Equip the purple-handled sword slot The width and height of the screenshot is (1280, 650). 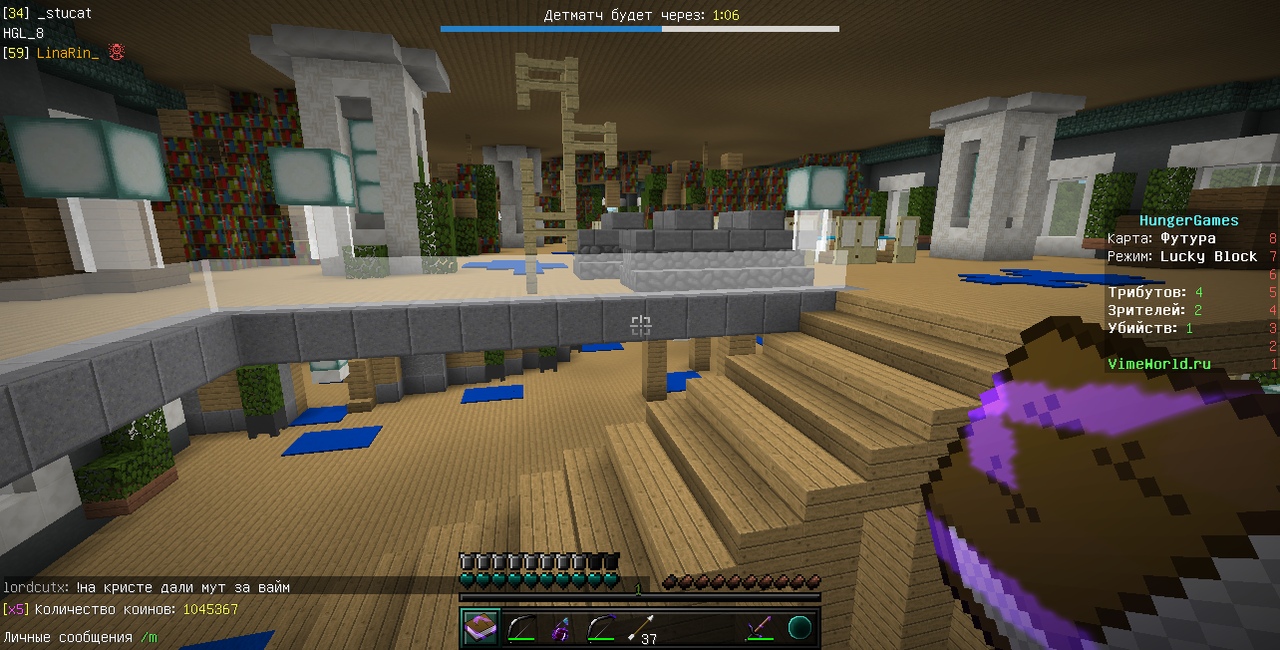[760, 628]
